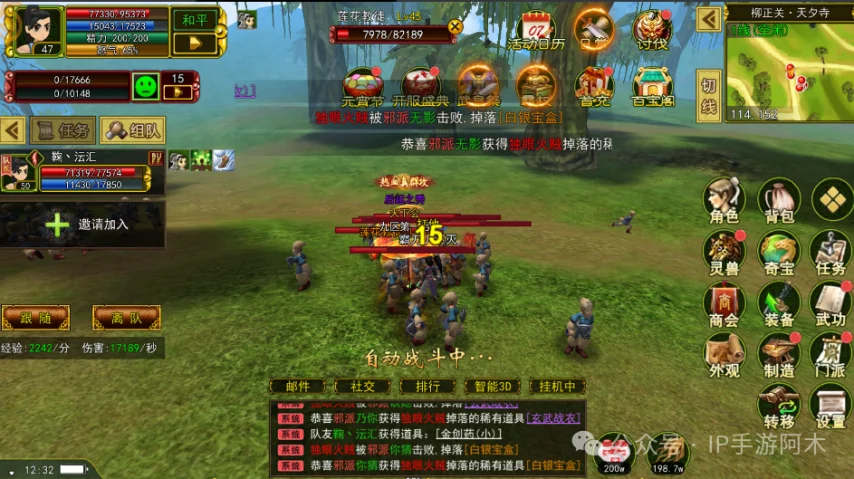Open the 灵兽 spirit beast menu
The height and width of the screenshot is (479, 854).
click(x=723, y=254)
